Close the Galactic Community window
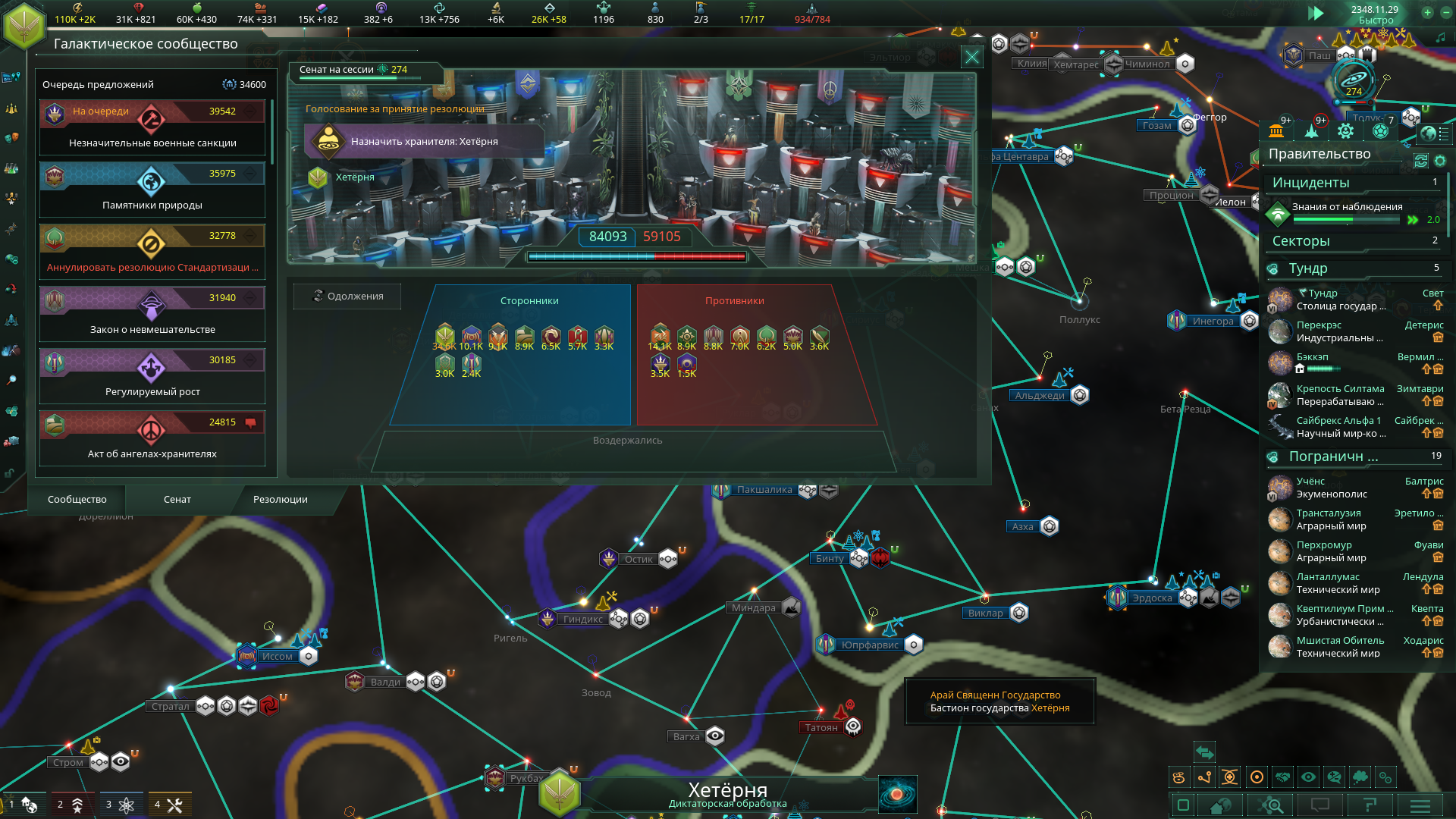 [971, 57]
